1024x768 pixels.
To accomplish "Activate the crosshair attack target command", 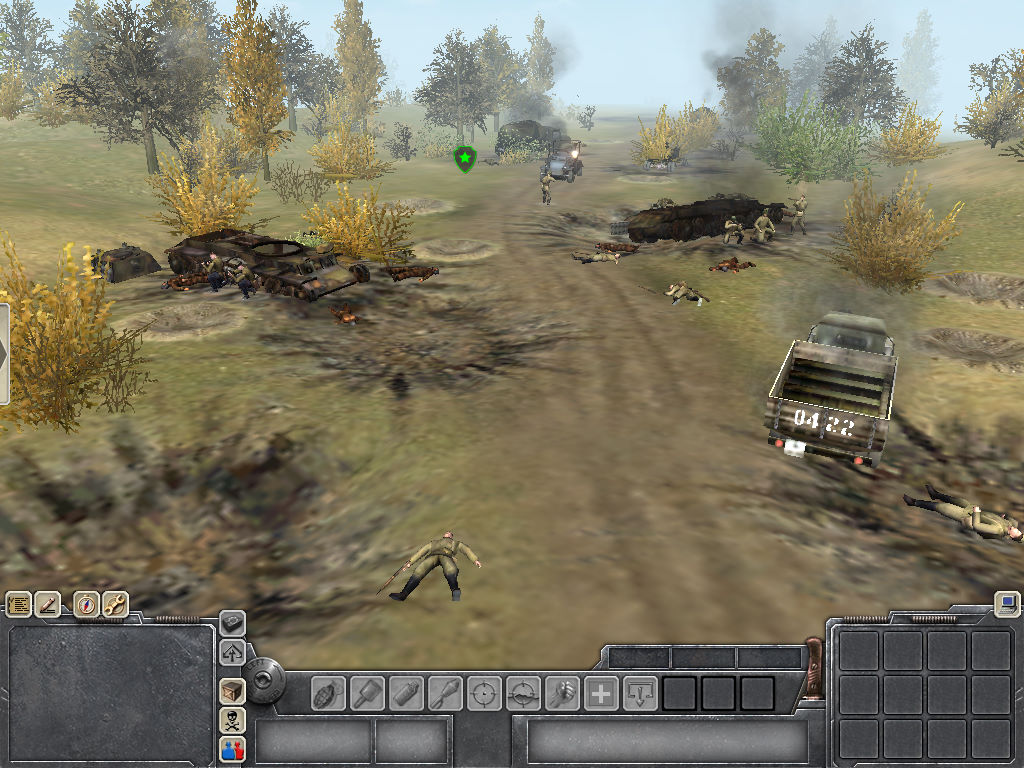I will click(484, 693).
